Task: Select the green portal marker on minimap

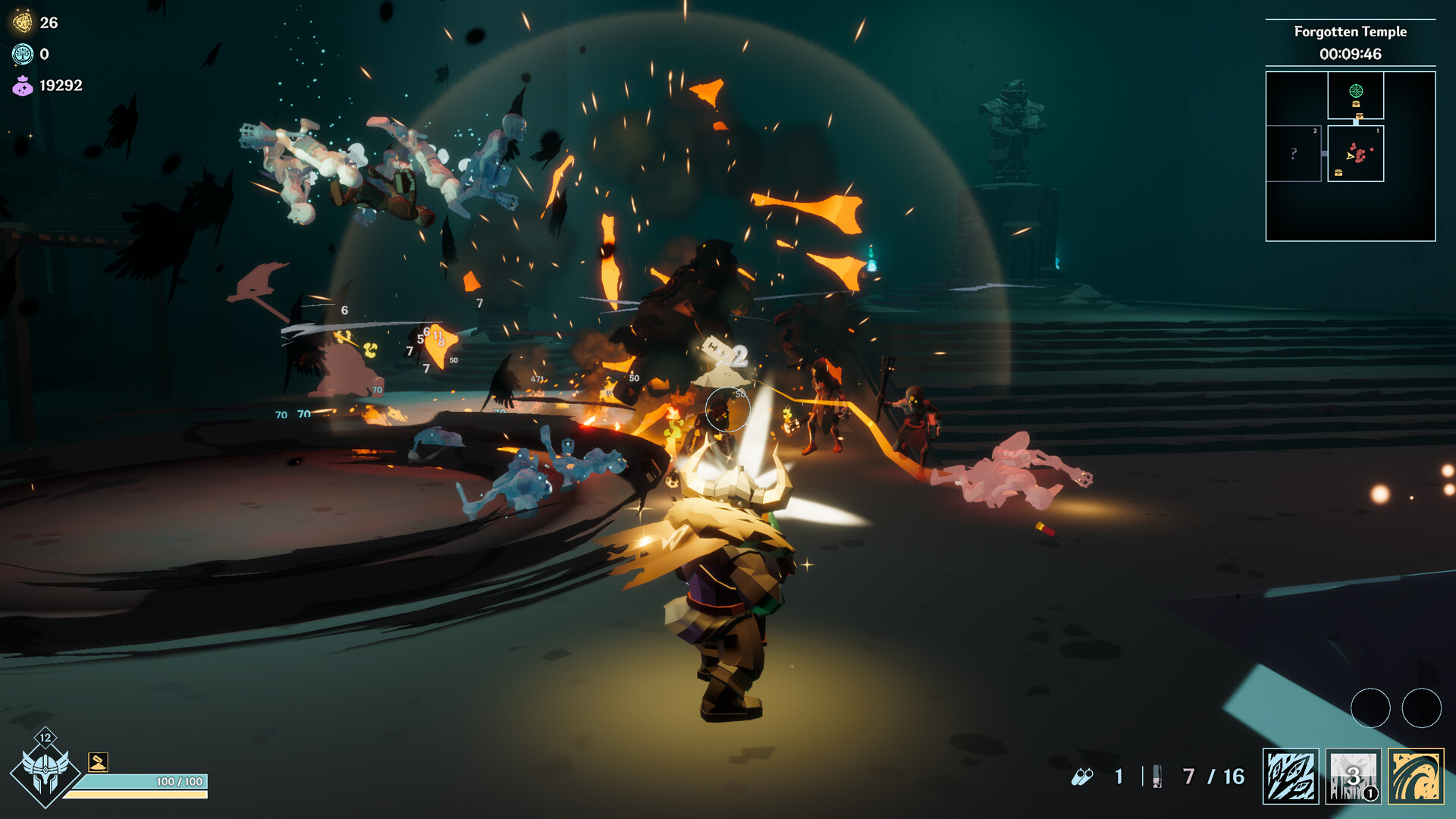Action: (1356, 91)
